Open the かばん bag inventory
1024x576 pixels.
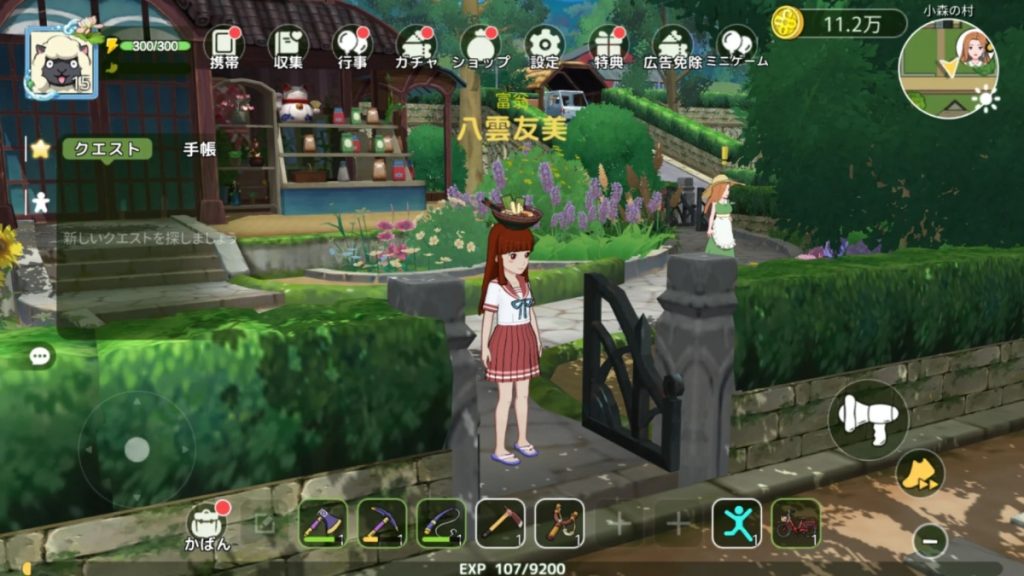[x=207, y=524]
